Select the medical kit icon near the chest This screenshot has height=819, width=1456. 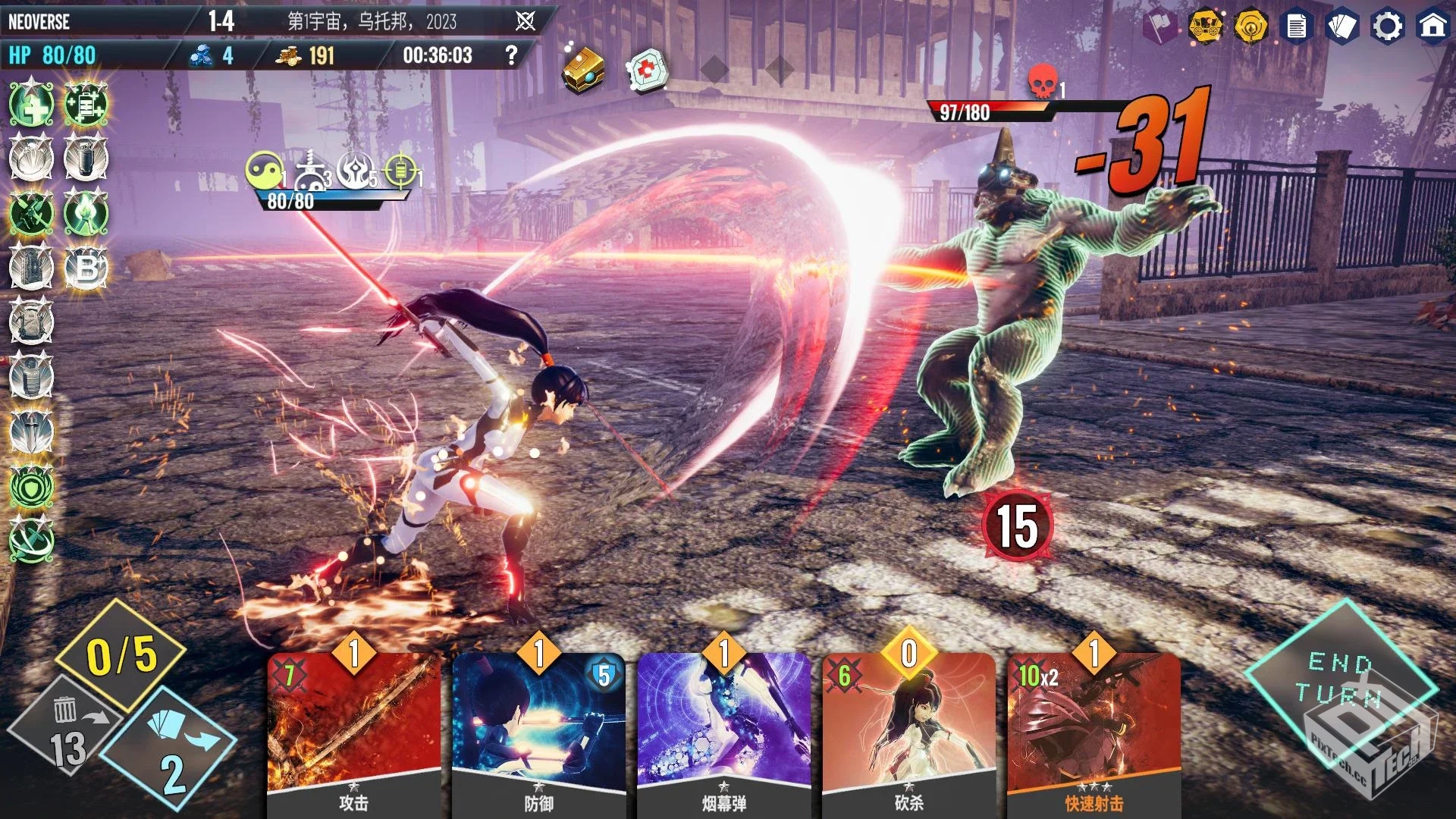click(x=645, y=70)
